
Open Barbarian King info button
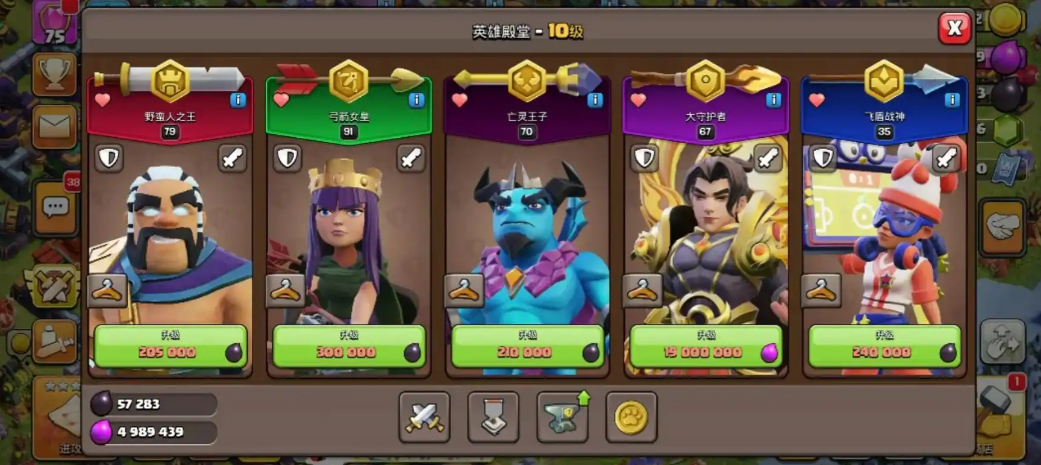tap(238, 100)
